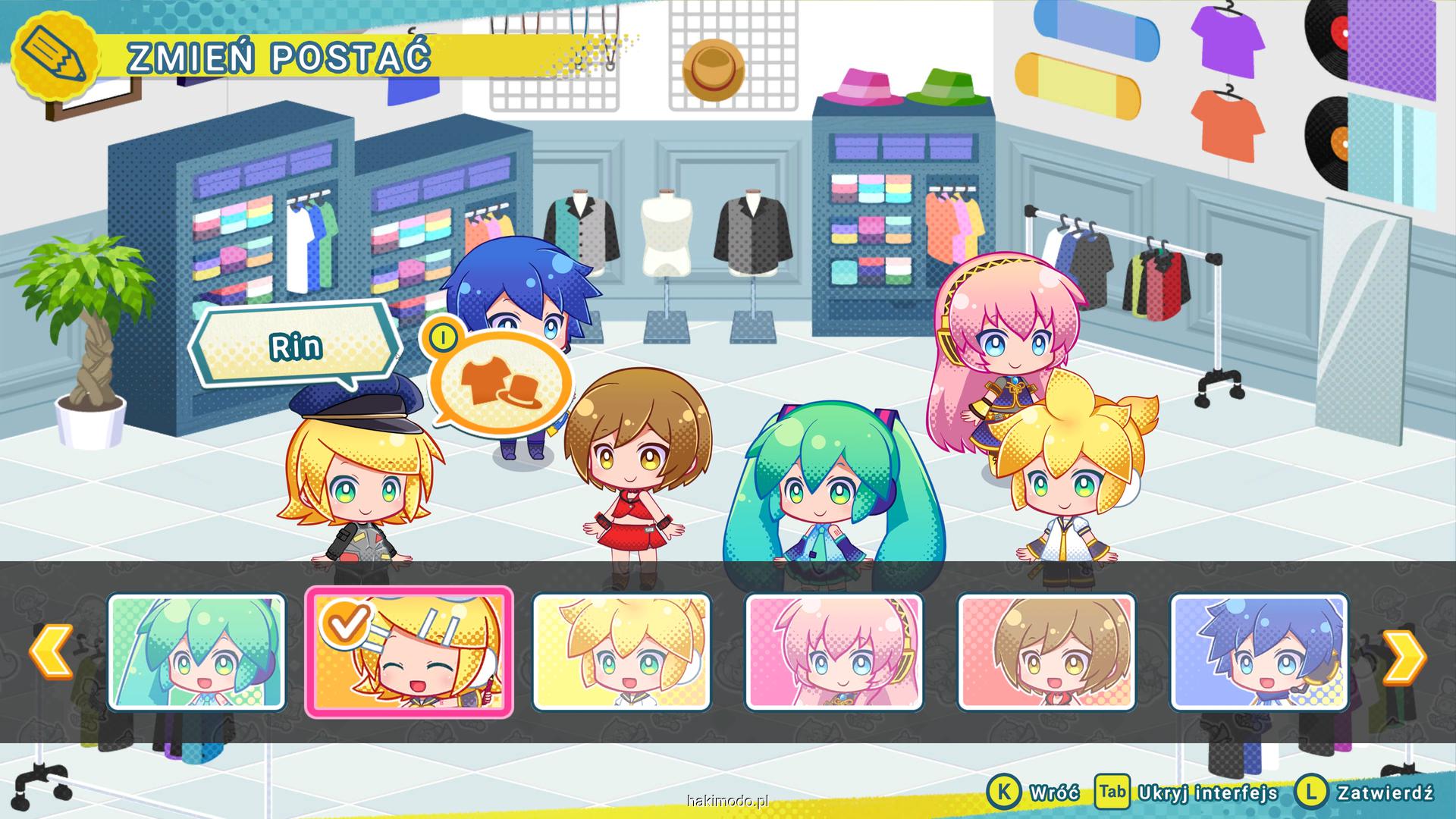The width and height of the screenshot is (1456, 819).
Task: Select the blue-haired Kaito portrait
Action: click(1259, 652)
